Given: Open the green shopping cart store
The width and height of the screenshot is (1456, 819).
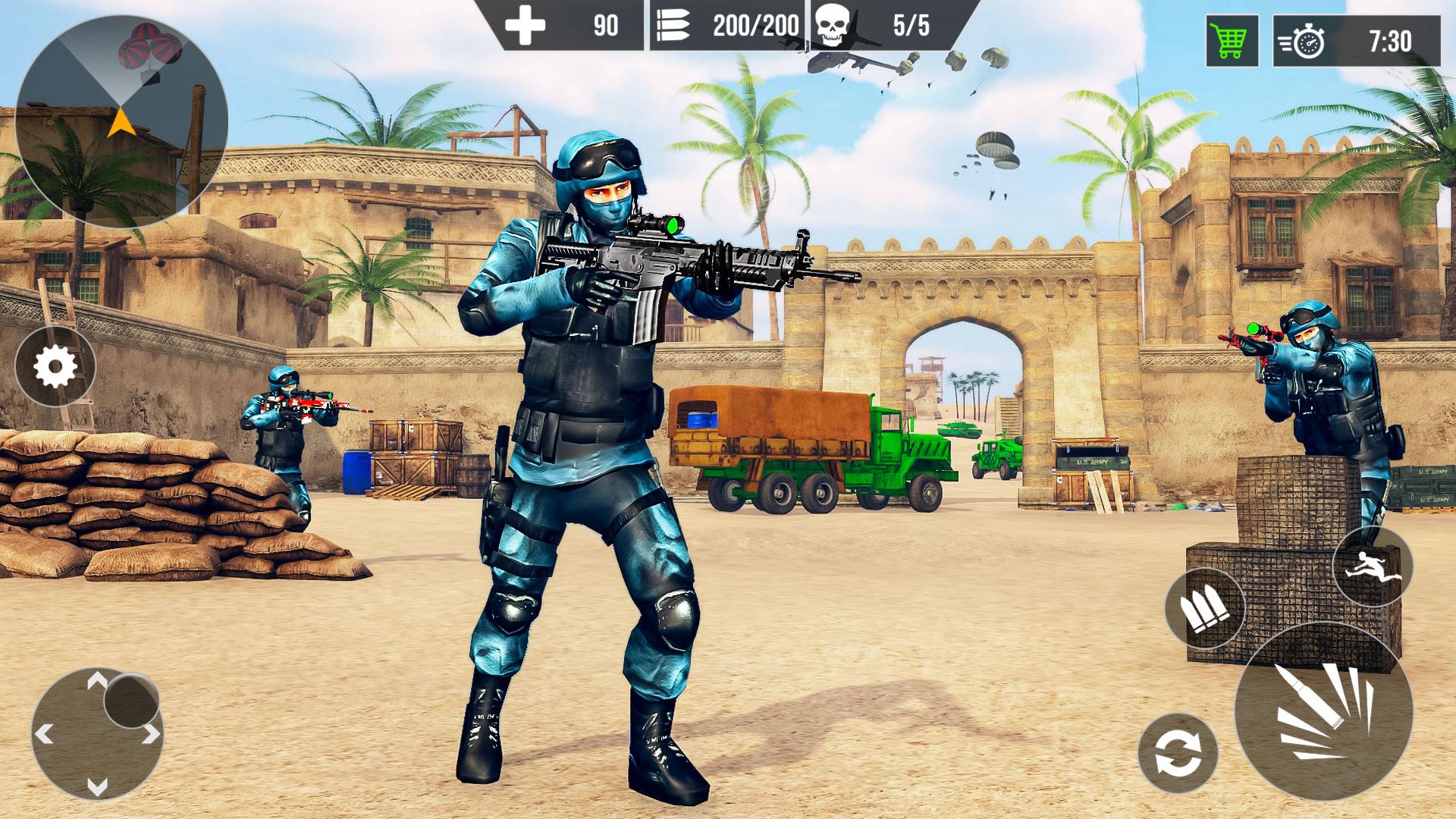Looking at the screenshot, I should 1232,41.
